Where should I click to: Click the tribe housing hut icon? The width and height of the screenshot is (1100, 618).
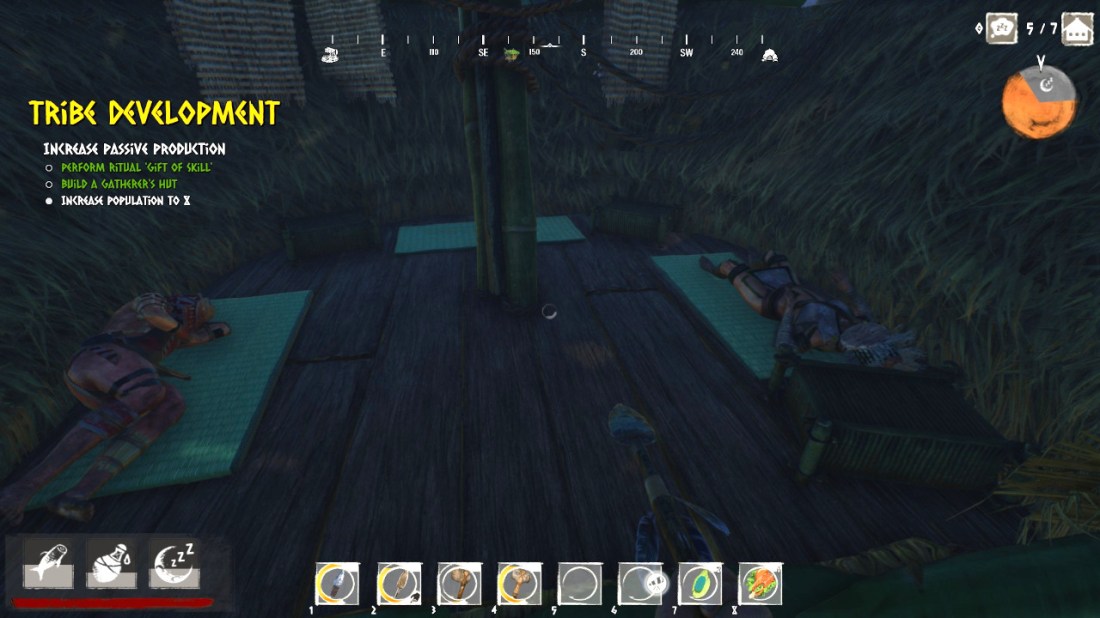(x=1076, y=28)
